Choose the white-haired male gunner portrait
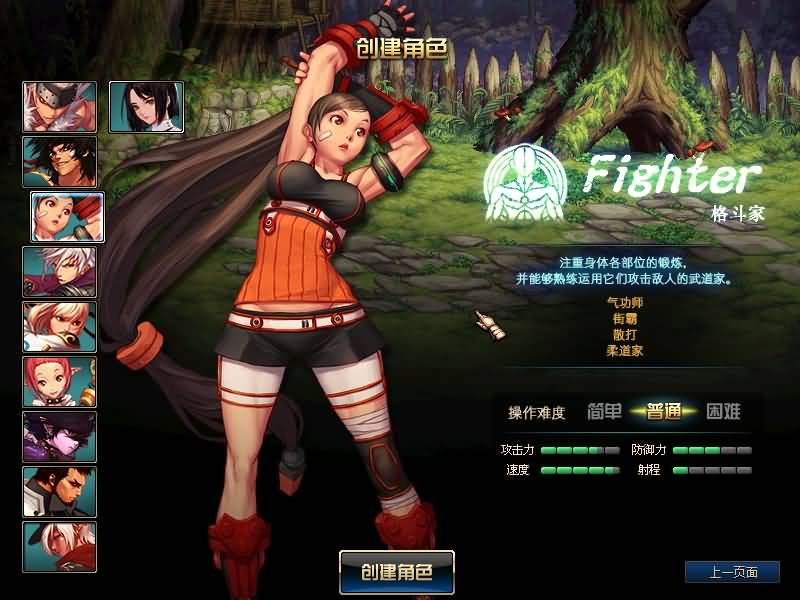Viewport: 800px width, 600px height. (x=60, y=272)
